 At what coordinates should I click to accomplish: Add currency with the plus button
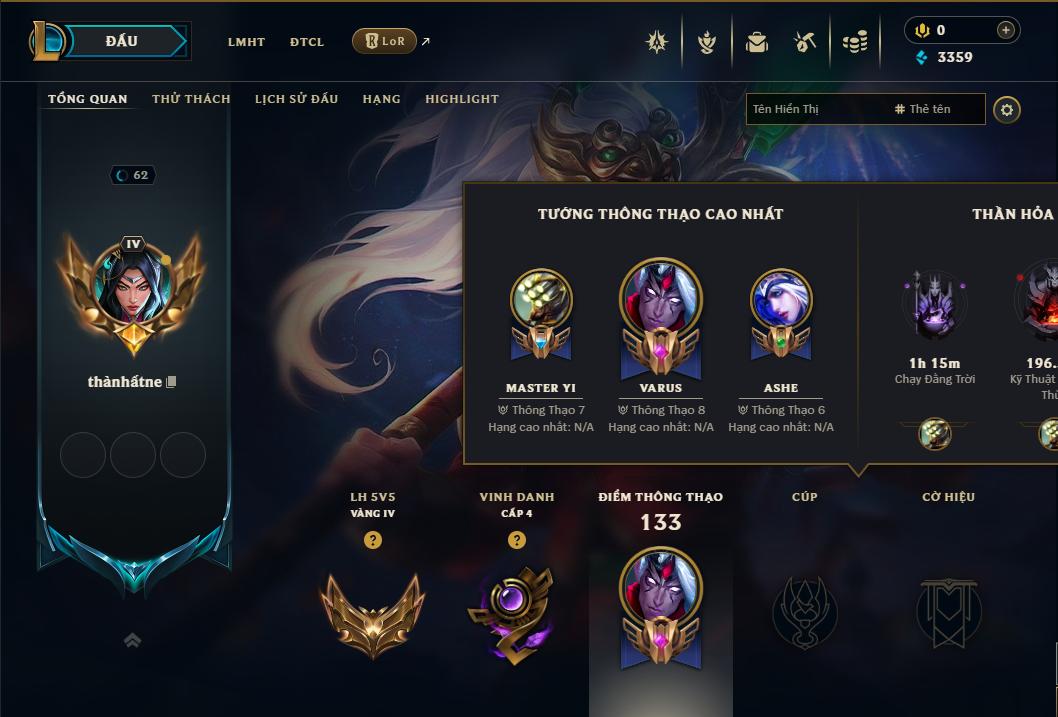coord(1006,31)
